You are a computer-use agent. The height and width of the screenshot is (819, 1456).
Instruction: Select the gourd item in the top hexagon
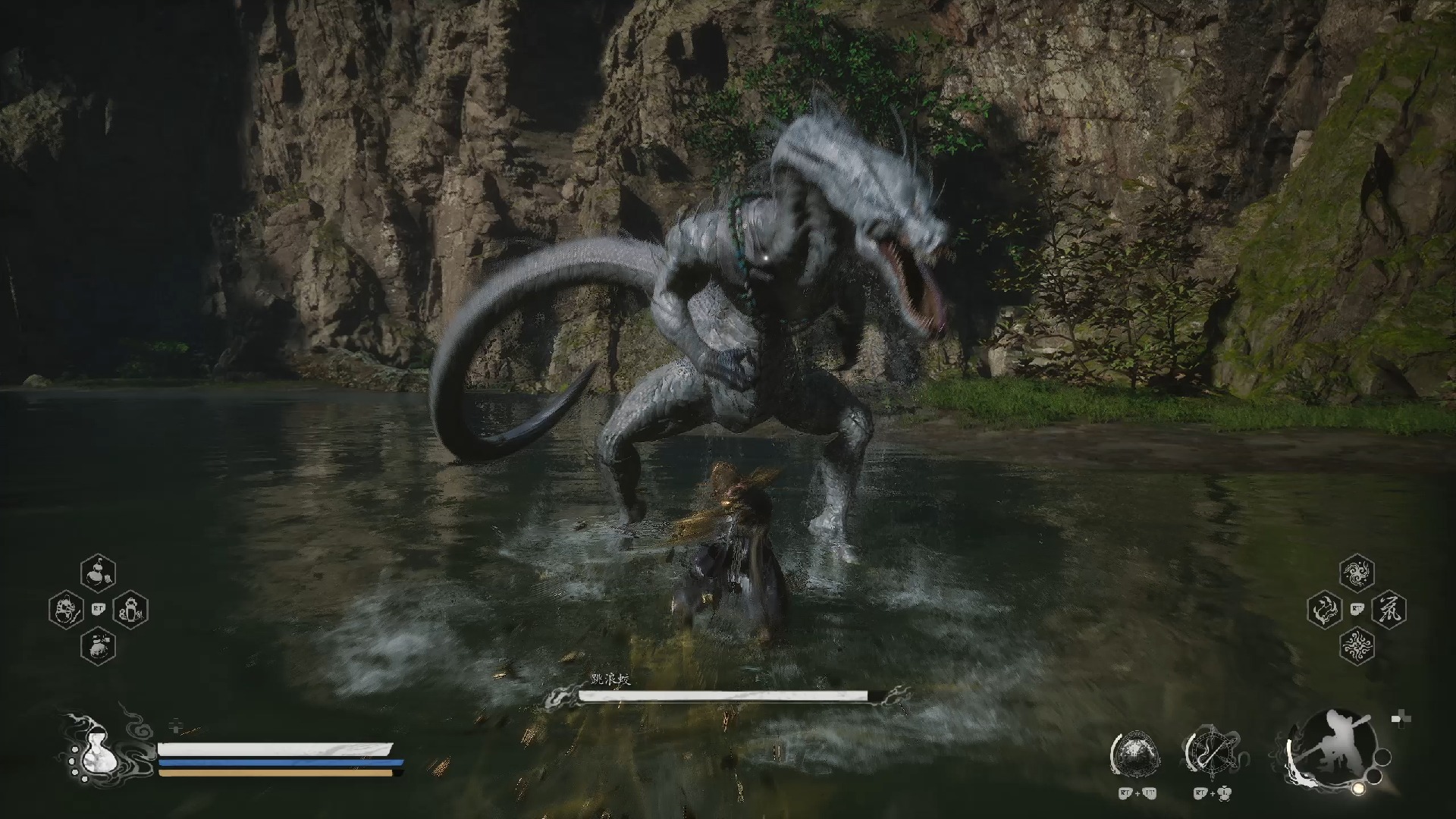tap(98, 573)
